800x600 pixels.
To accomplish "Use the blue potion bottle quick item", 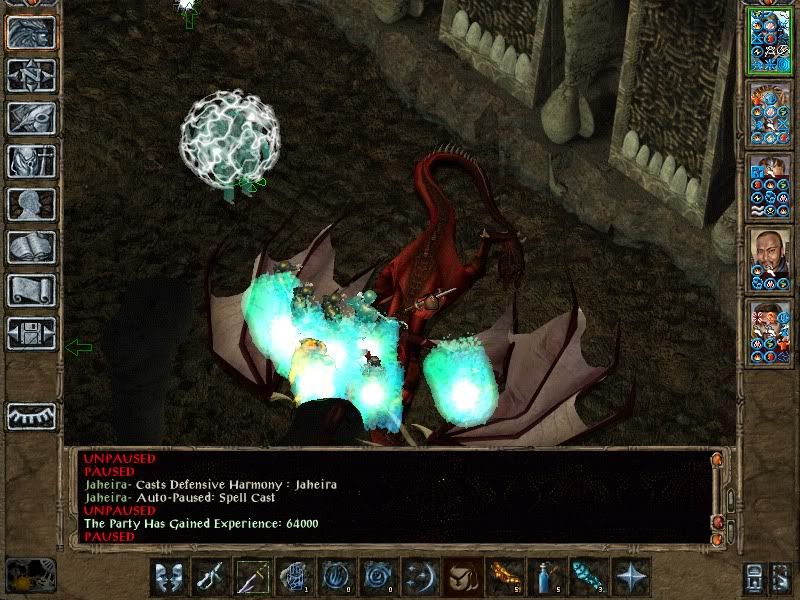I will (545, 577).
